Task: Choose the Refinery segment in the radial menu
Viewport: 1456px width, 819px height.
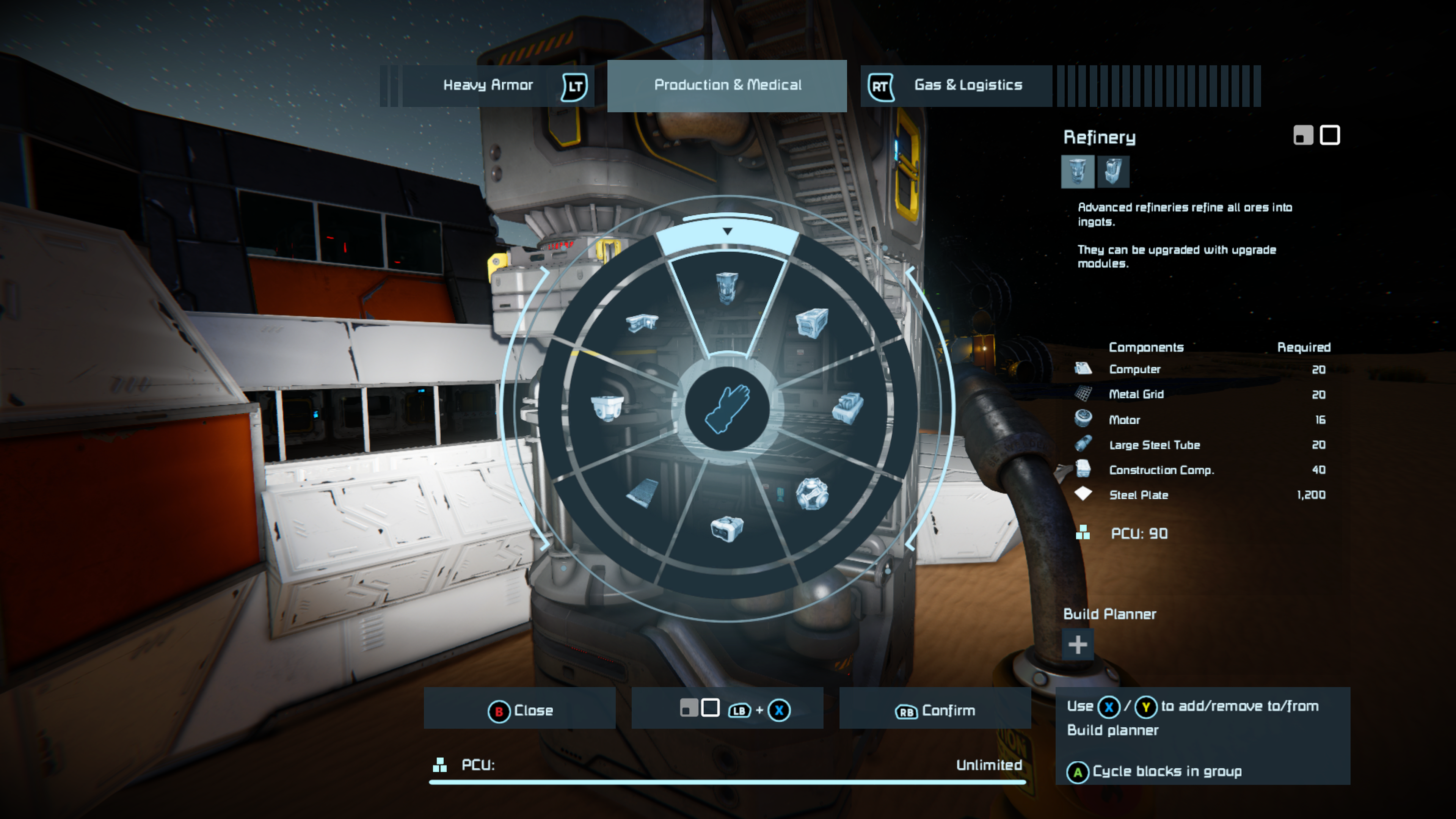Action: [727, 288]
